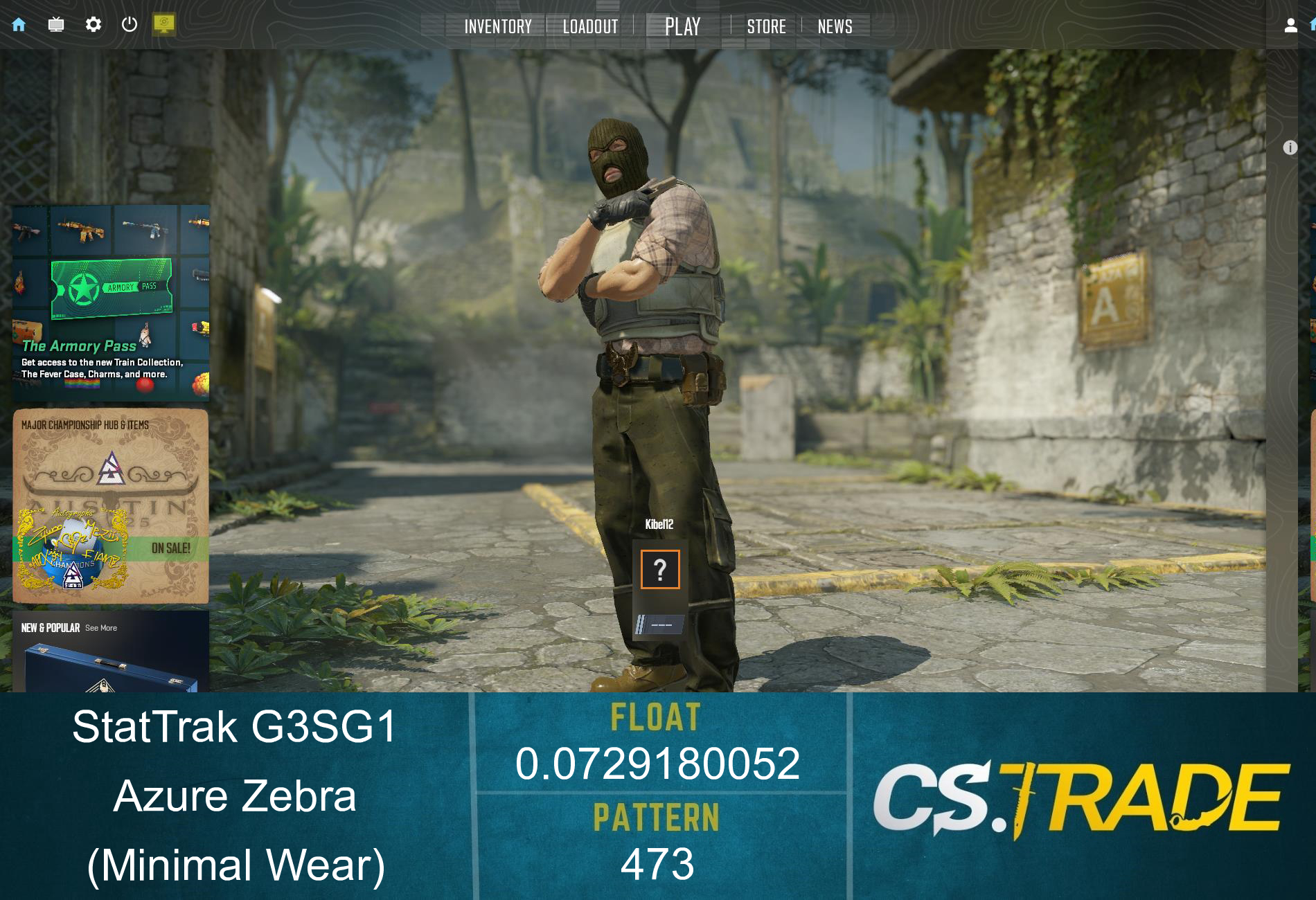This screenshot has width=1316, height=900.
Task: Open the Home screen via the house icon
Action: pyautogui.click(x=19, y=24)
